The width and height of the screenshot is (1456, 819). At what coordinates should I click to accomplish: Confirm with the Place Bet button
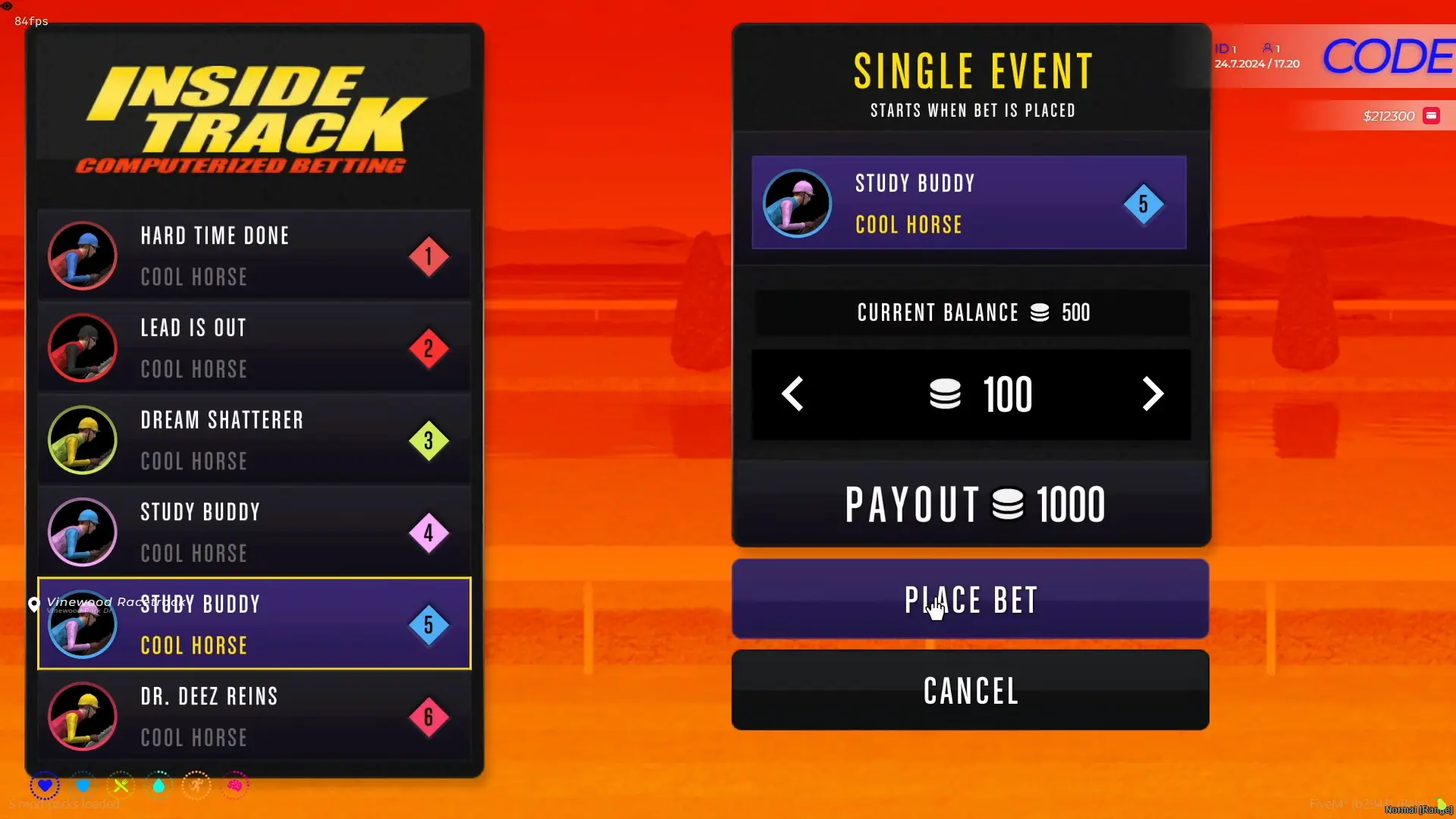(970, 599)
